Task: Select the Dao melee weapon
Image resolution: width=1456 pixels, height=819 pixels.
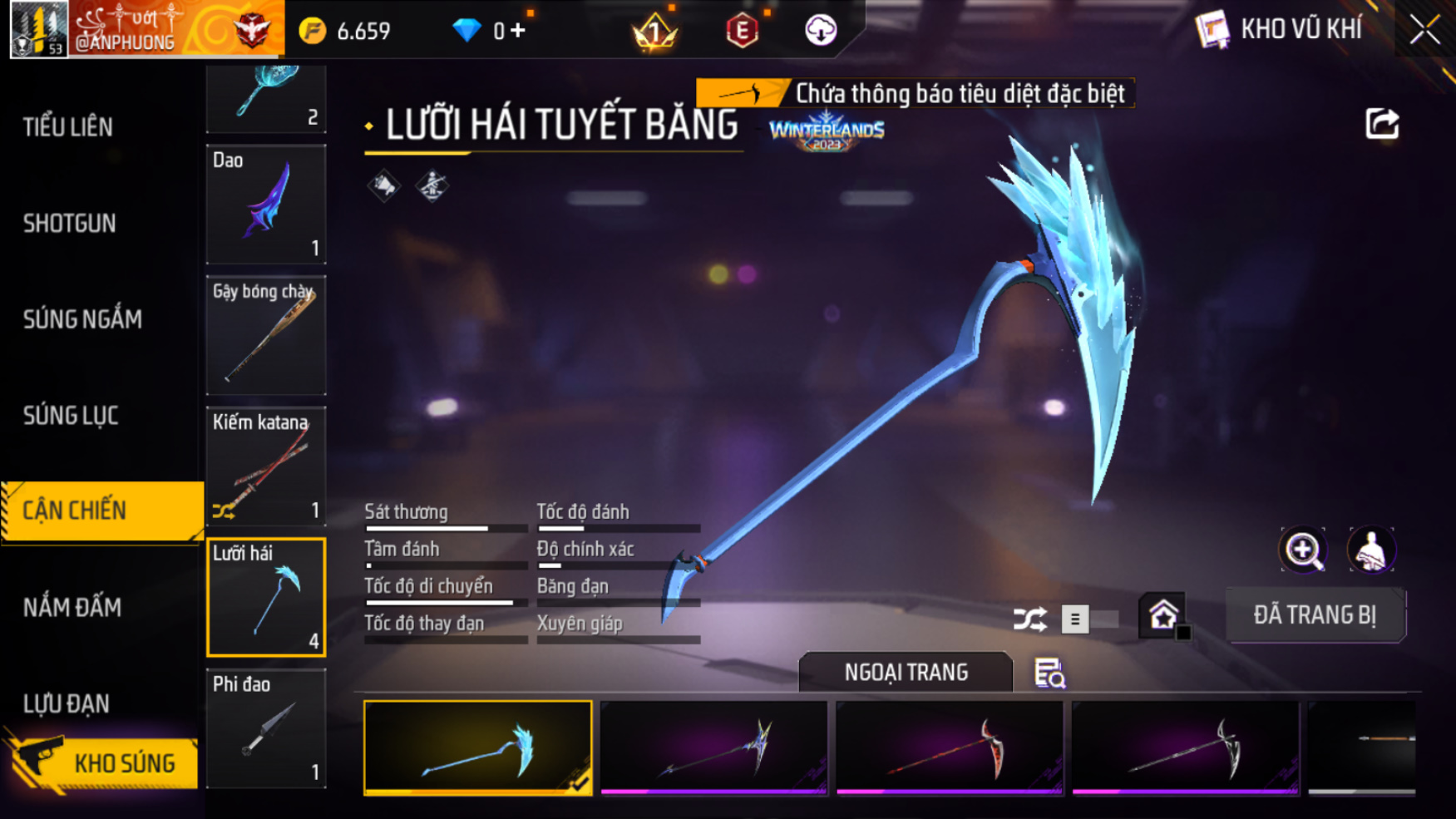Action: point(266,205)
